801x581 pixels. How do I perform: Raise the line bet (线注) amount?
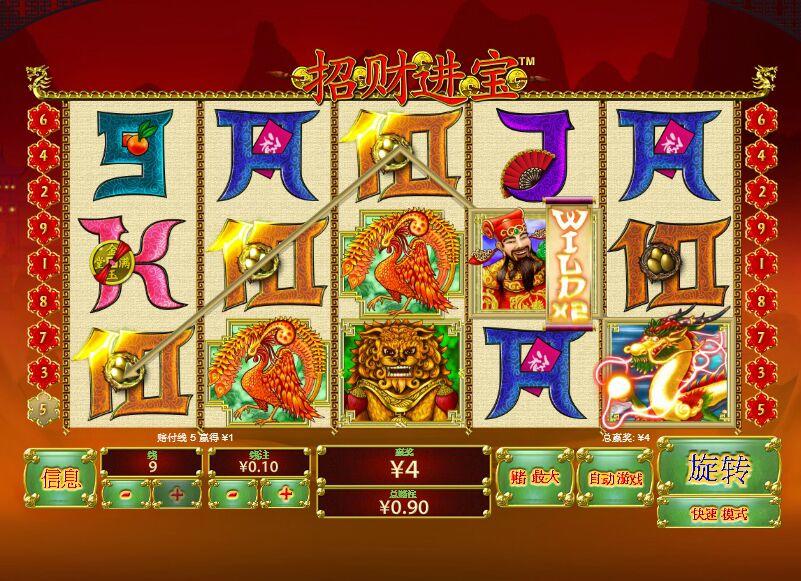[x=285, y=494]
